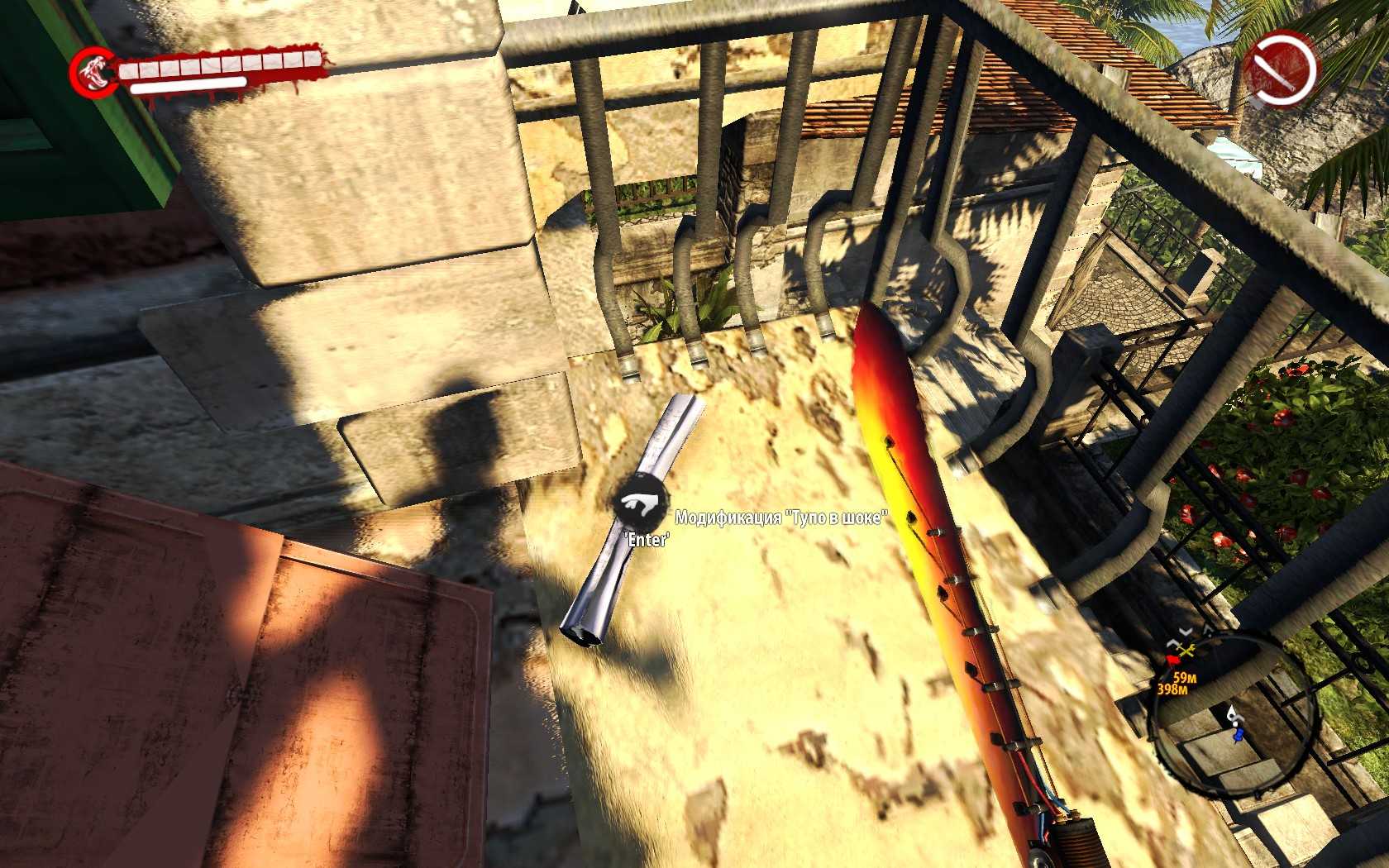Viewport: 1389px width, 868px height.
Task: Select the blue pin marker on the minimap
Action: pos(1238,734)
